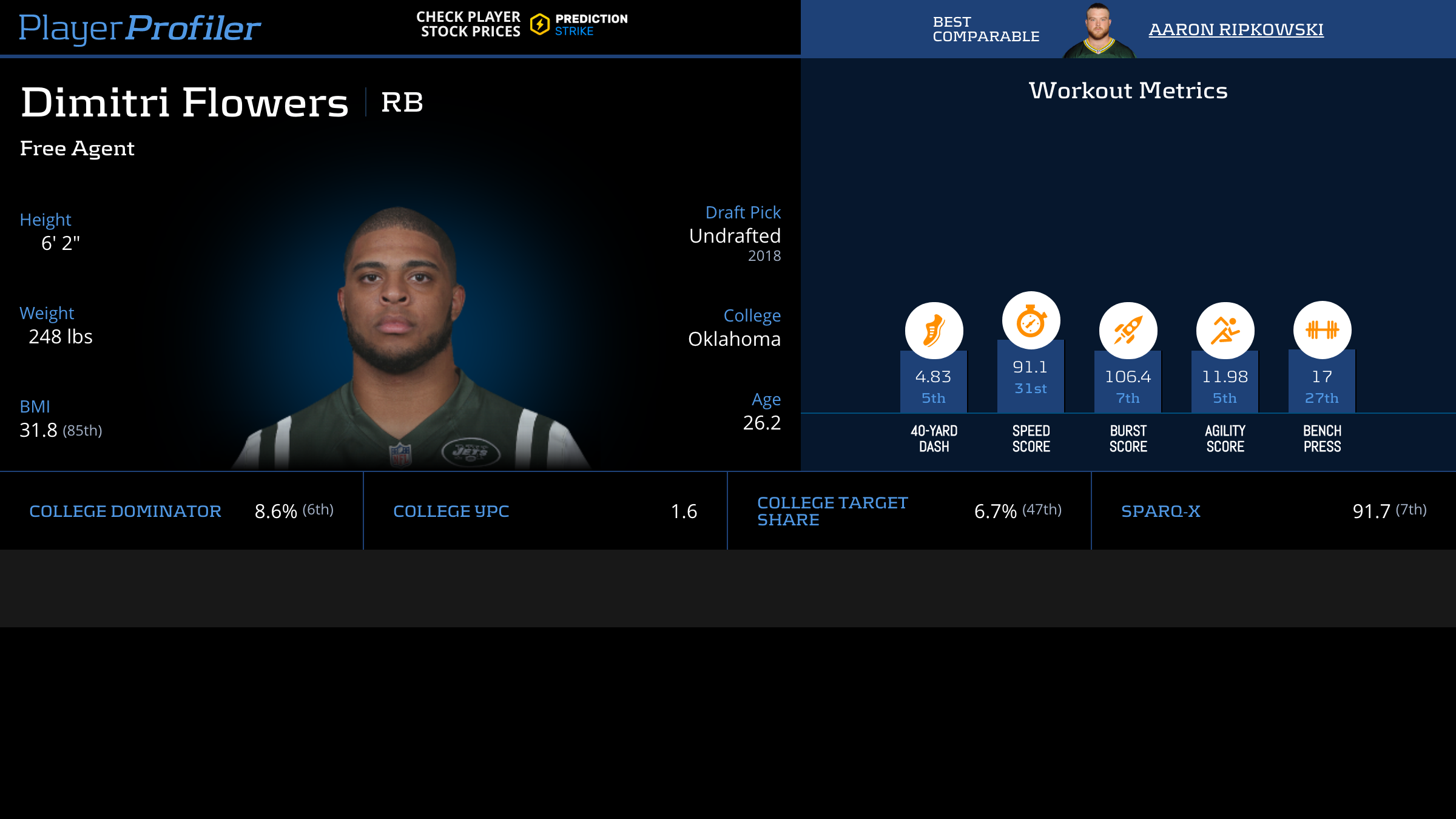Click the College YPC stat label
The image size is (1456, 819).
[x=451, y=511]
